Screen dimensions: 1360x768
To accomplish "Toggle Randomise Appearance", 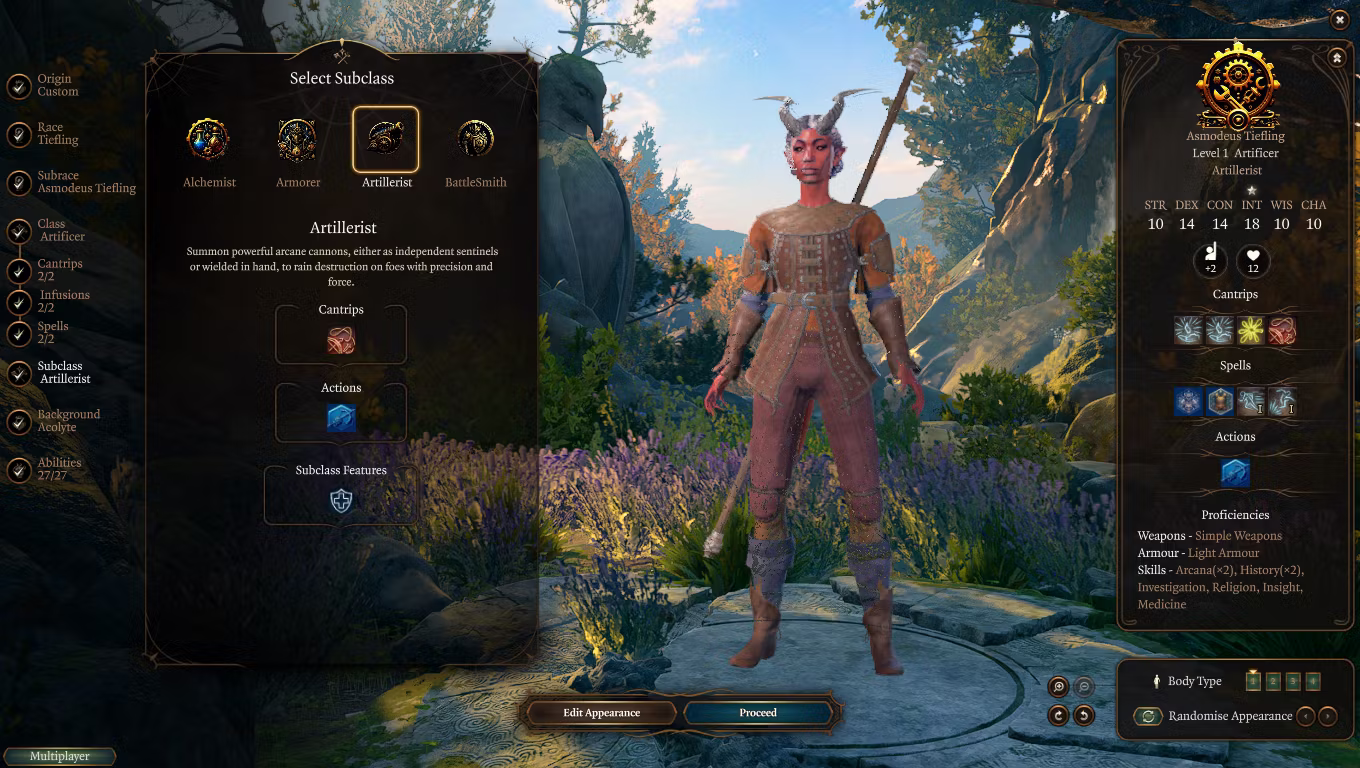I will (1148, 716).
